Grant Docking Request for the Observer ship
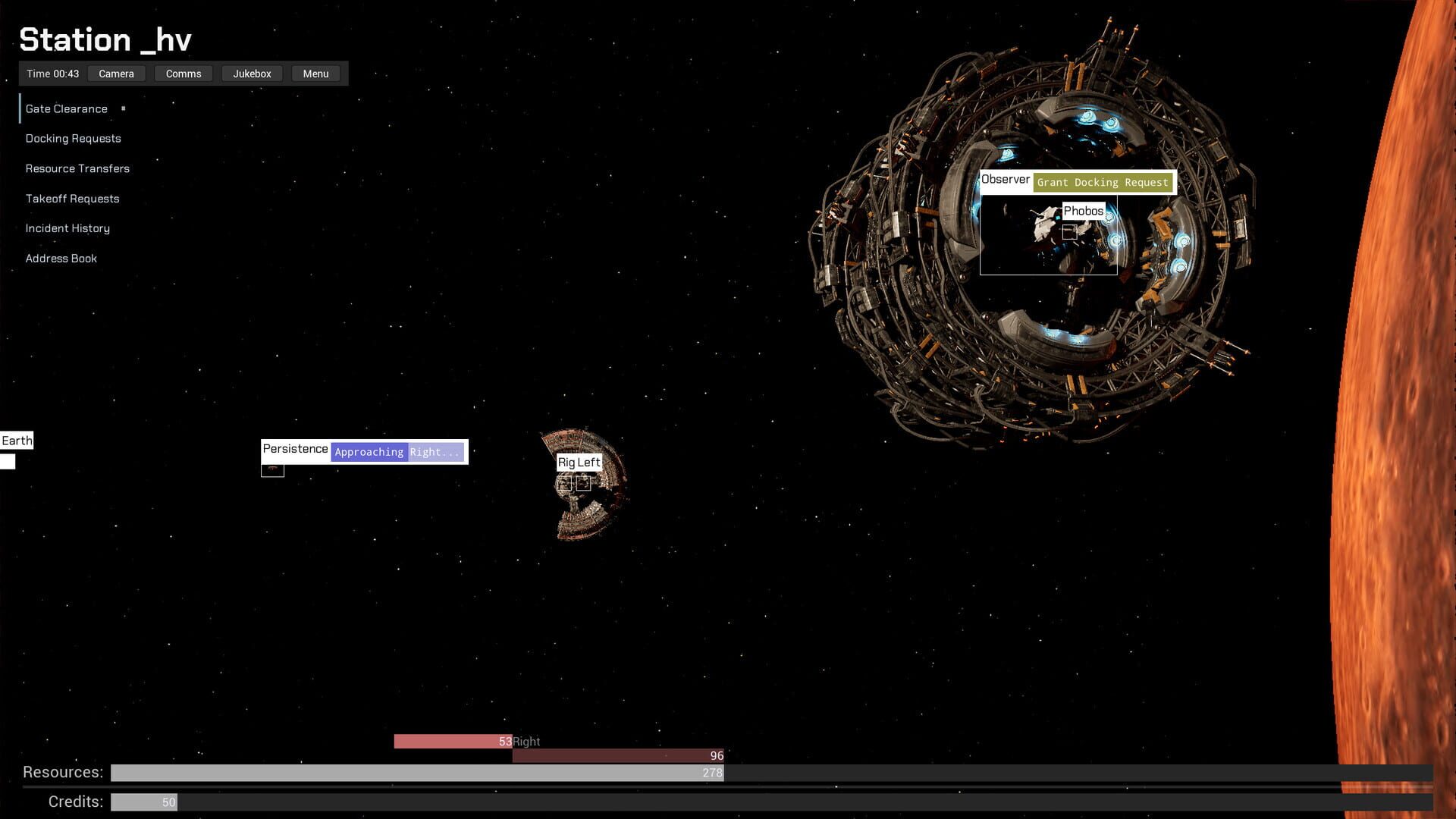 click(1102, 182)
